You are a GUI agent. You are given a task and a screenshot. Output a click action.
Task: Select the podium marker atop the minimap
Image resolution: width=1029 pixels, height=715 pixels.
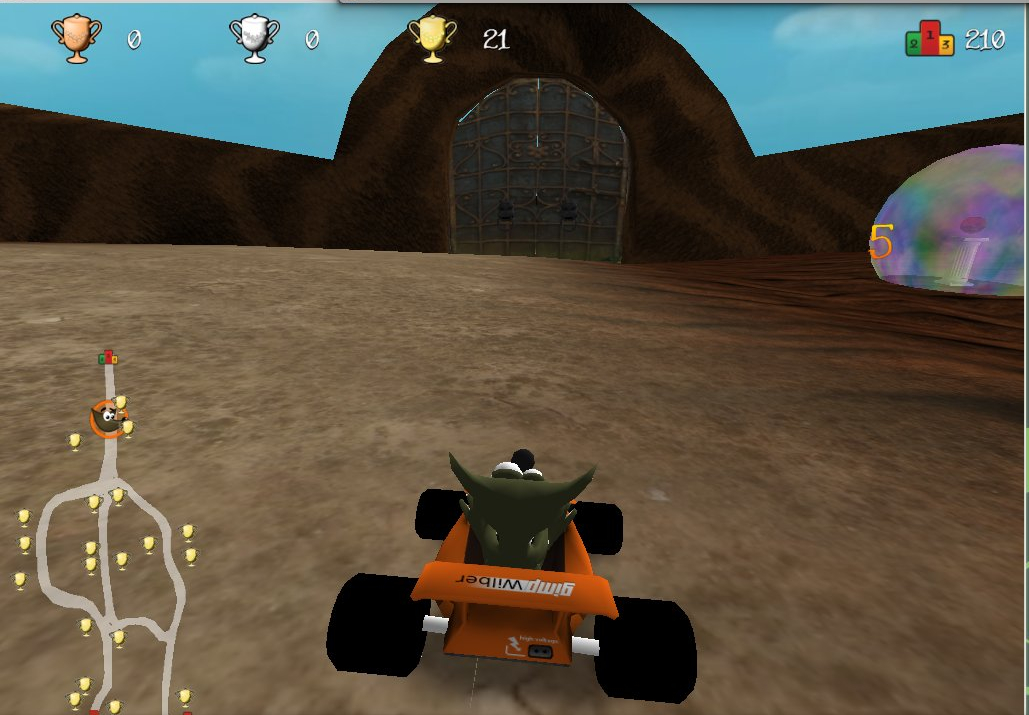tap(108, 357)
